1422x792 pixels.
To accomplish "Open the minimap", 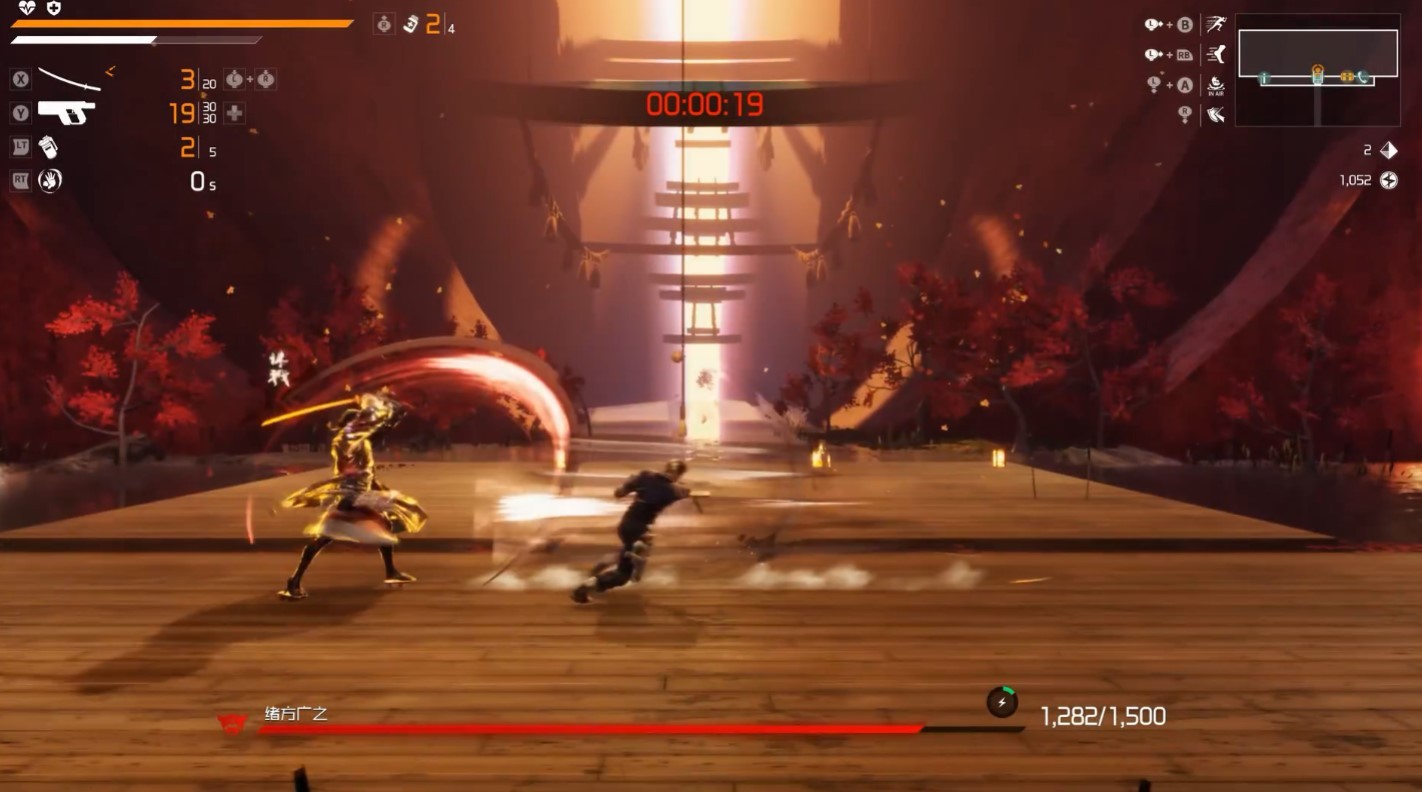I will pos(1317,68).
